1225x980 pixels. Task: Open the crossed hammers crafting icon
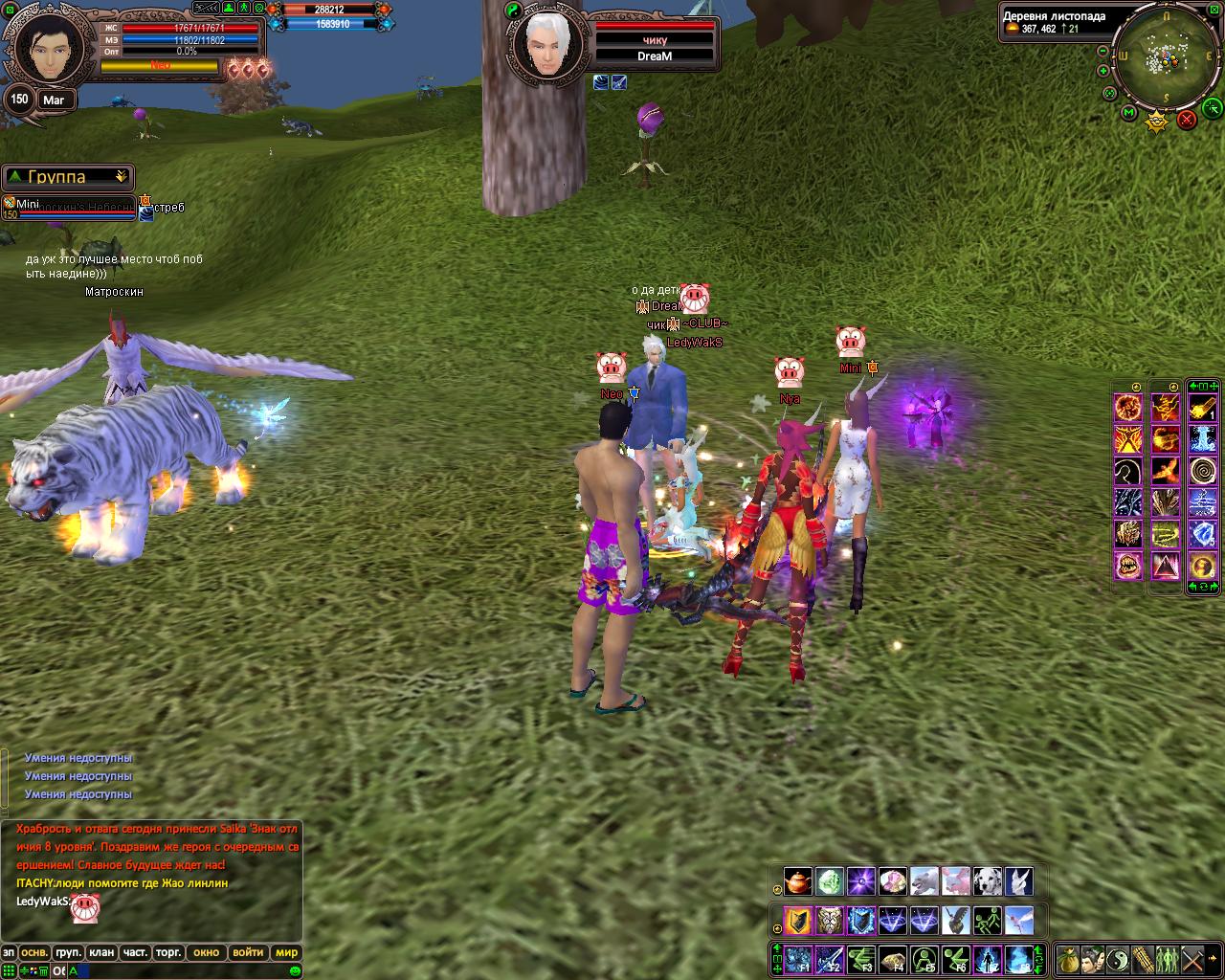(1192, 959)
